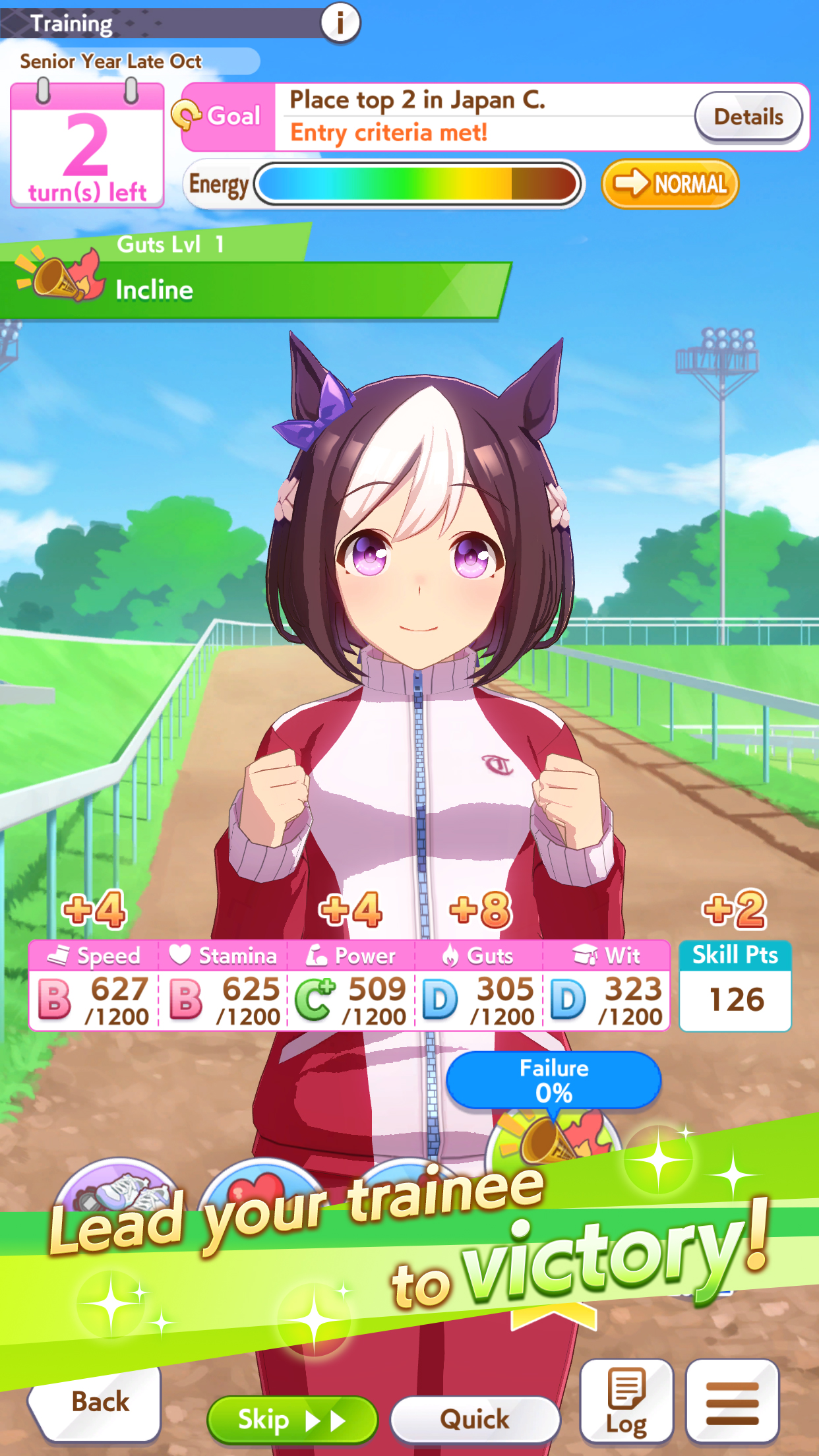Image resolution: width=819 pixels, height=1456 pixels.
Task: Tap the NORMAL mood indicator
Action: coord(669,184)
